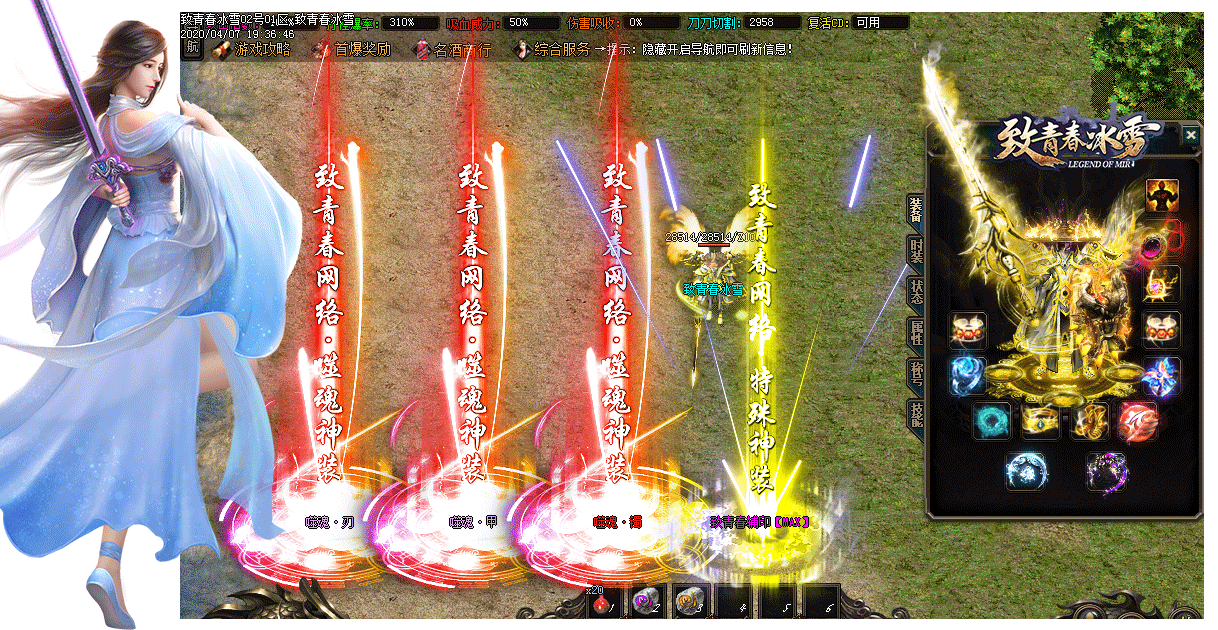Image resolution: width=1218 pixels, height=630 pixels.
Task: Use the purple spiral stone in slot 2
Action: point(647,603)
